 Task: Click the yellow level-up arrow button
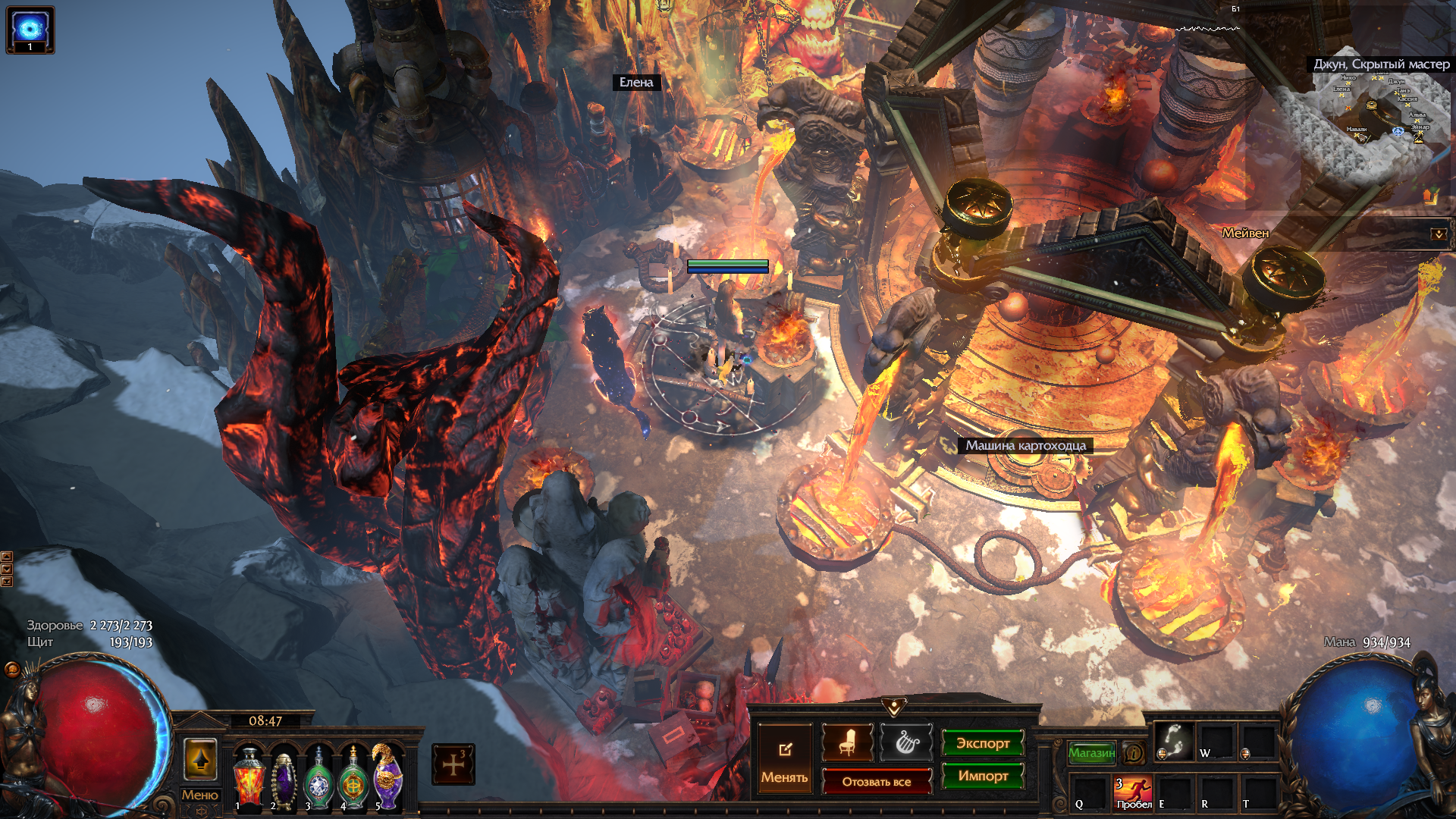[200, 760]
